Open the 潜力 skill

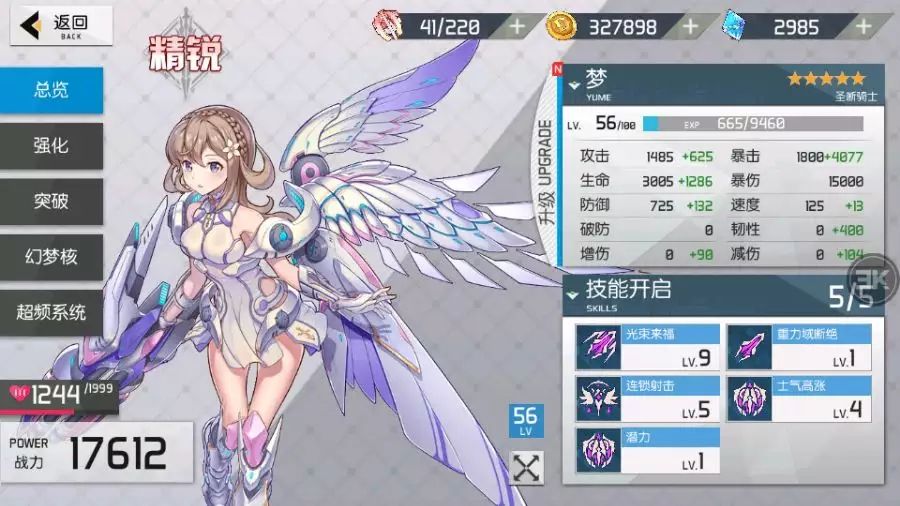(647, 451)
